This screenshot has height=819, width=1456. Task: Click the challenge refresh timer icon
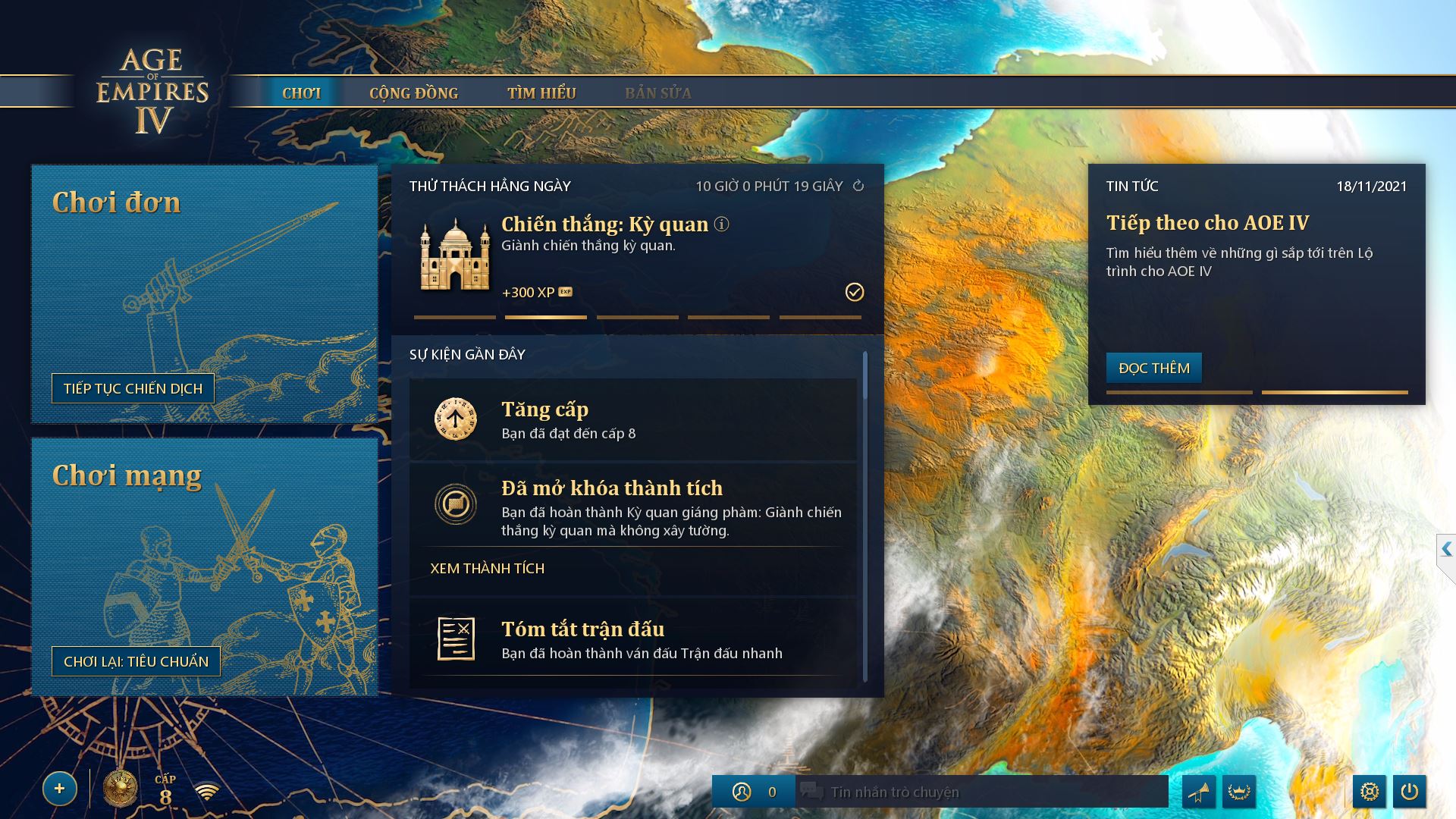pos(858,185)
